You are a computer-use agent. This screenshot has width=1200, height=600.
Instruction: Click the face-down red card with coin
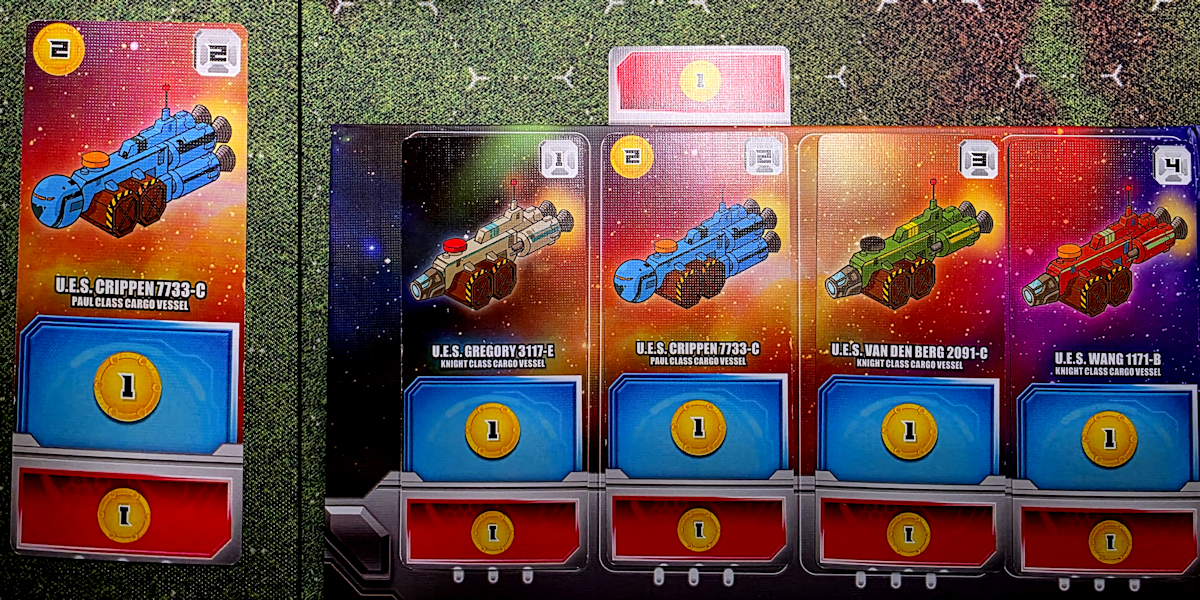(x=700, y=84)
